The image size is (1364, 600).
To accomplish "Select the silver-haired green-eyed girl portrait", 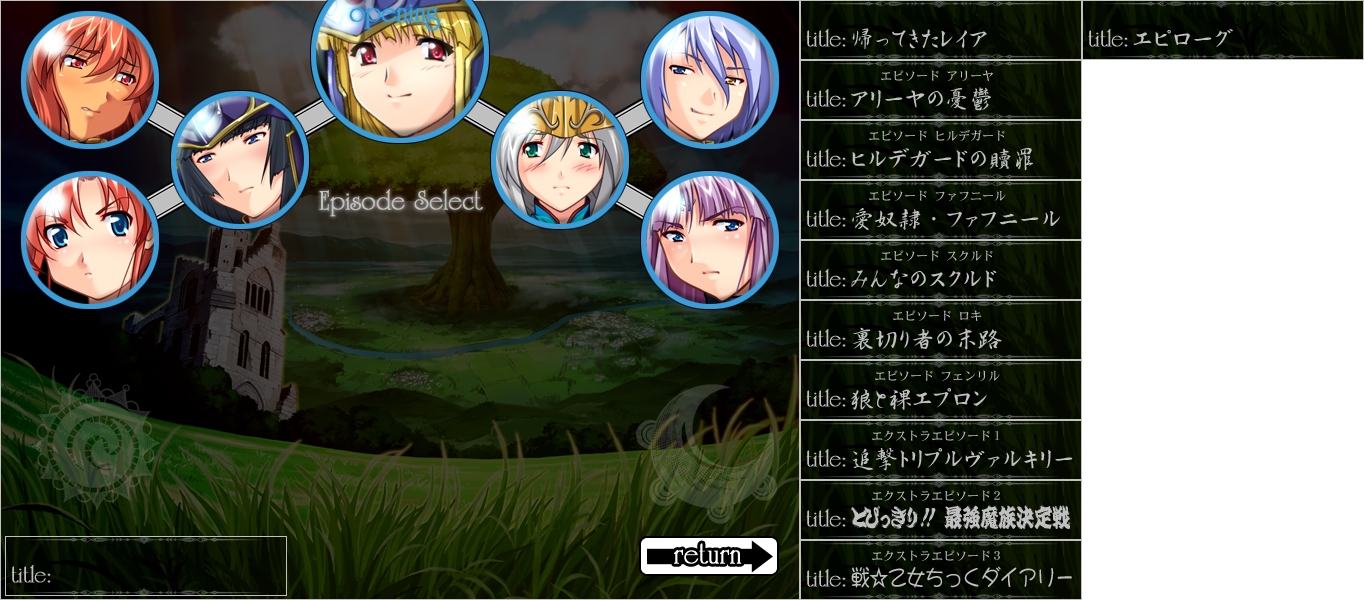I will pos(560,160).
